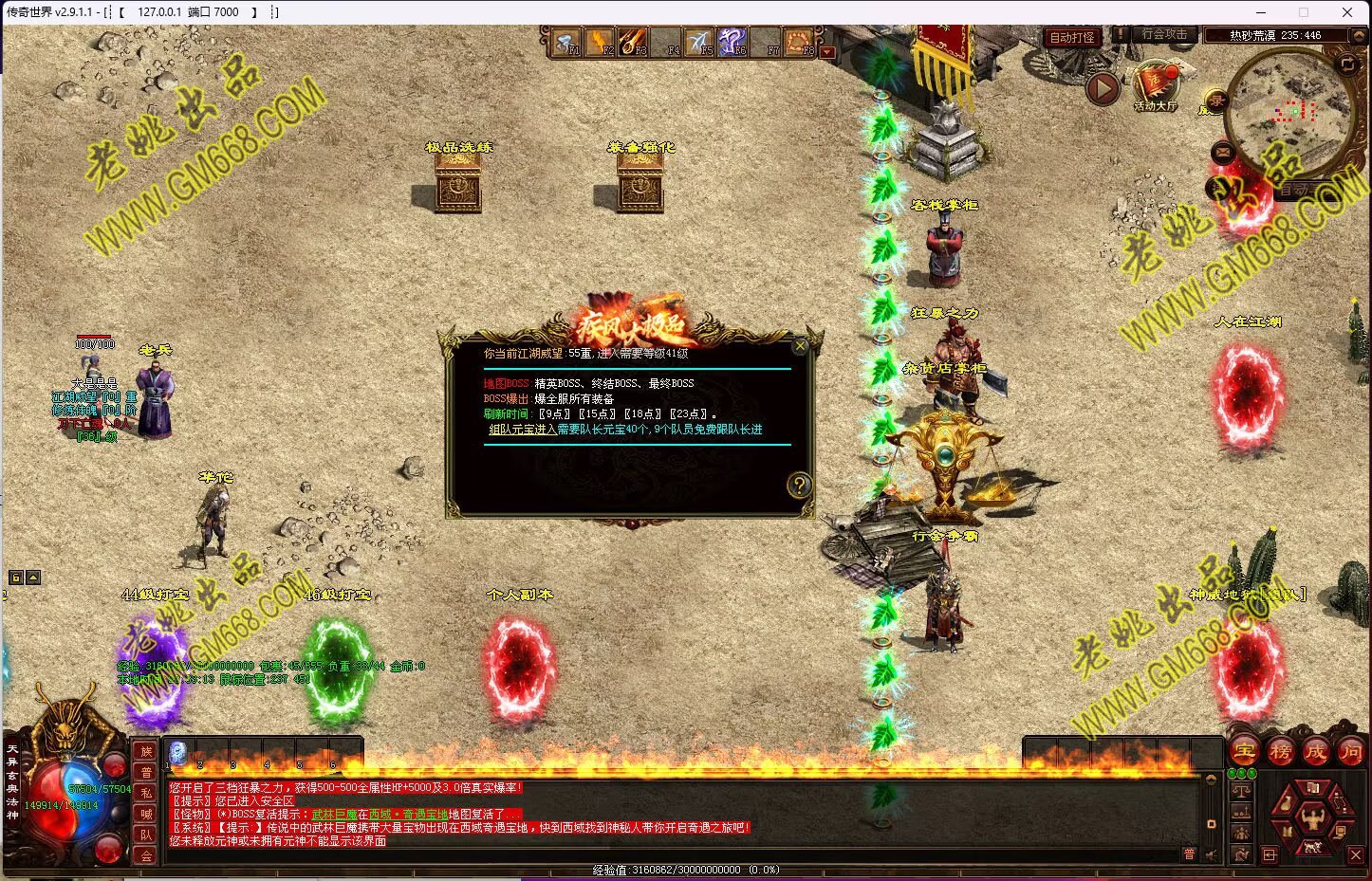Select the 行会攻击 guild attack button
The height and width of the screenshot is (881, 1372).
click(x=1164, y=34)
